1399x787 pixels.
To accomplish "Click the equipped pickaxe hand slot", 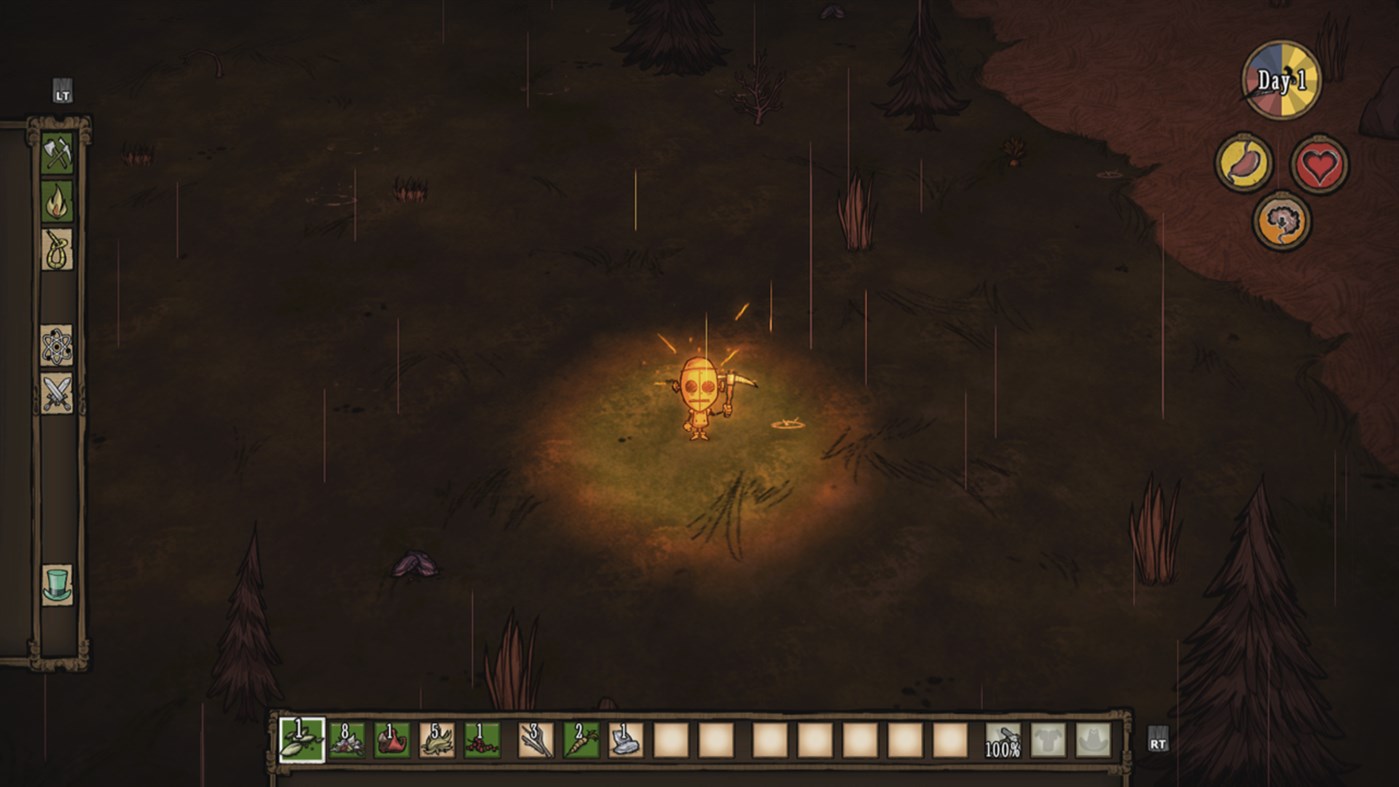I will point(1003,740).
